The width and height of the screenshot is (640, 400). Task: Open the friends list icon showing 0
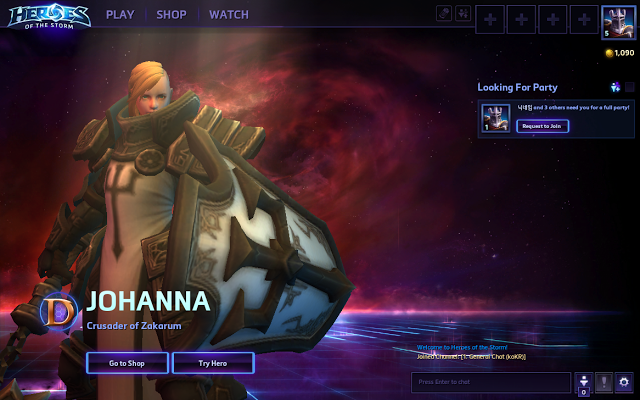584,382
